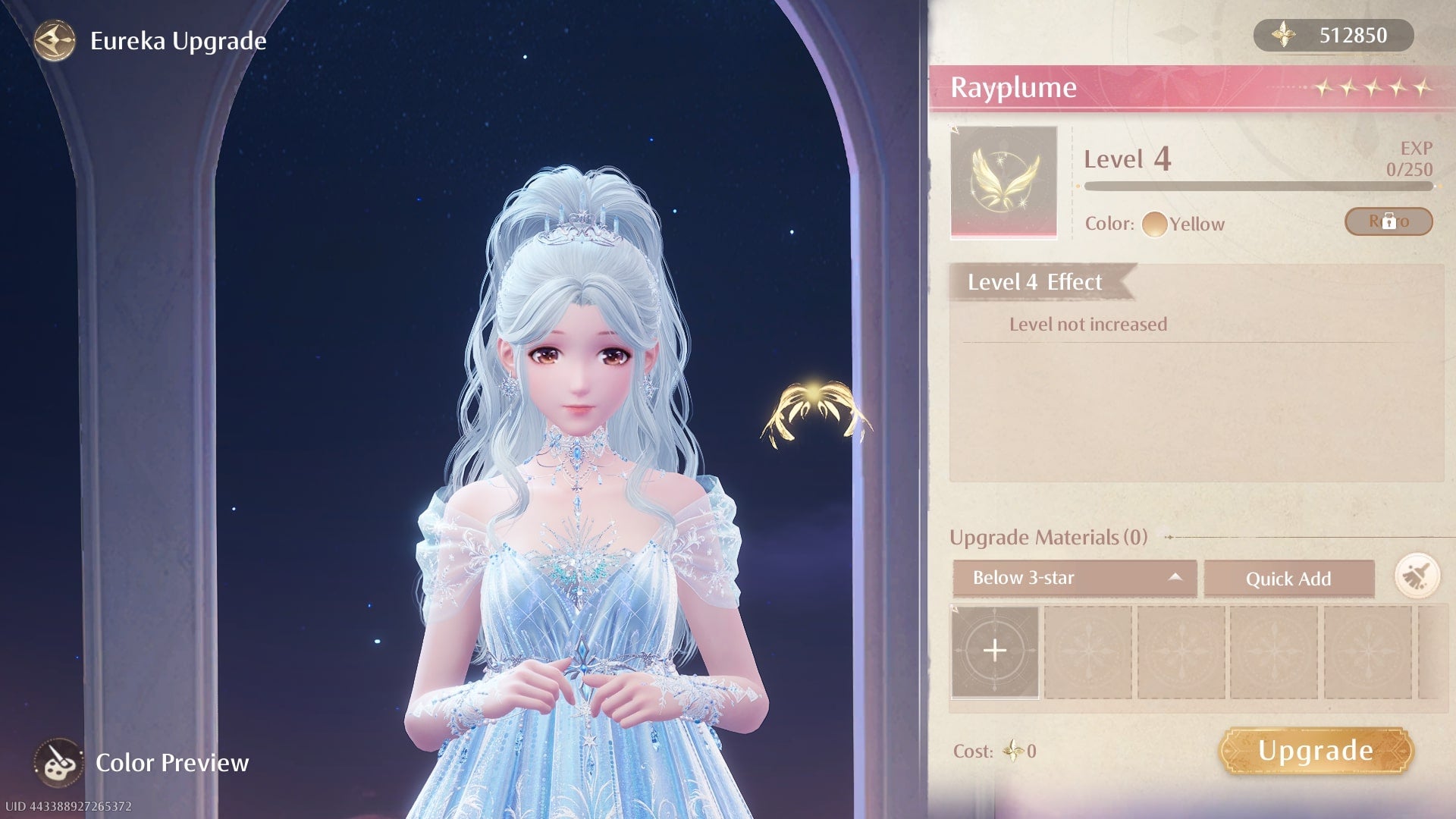Click the Rayplume title header
The height and width of the screenshot is (819, 1456).
pos(1014,87)
